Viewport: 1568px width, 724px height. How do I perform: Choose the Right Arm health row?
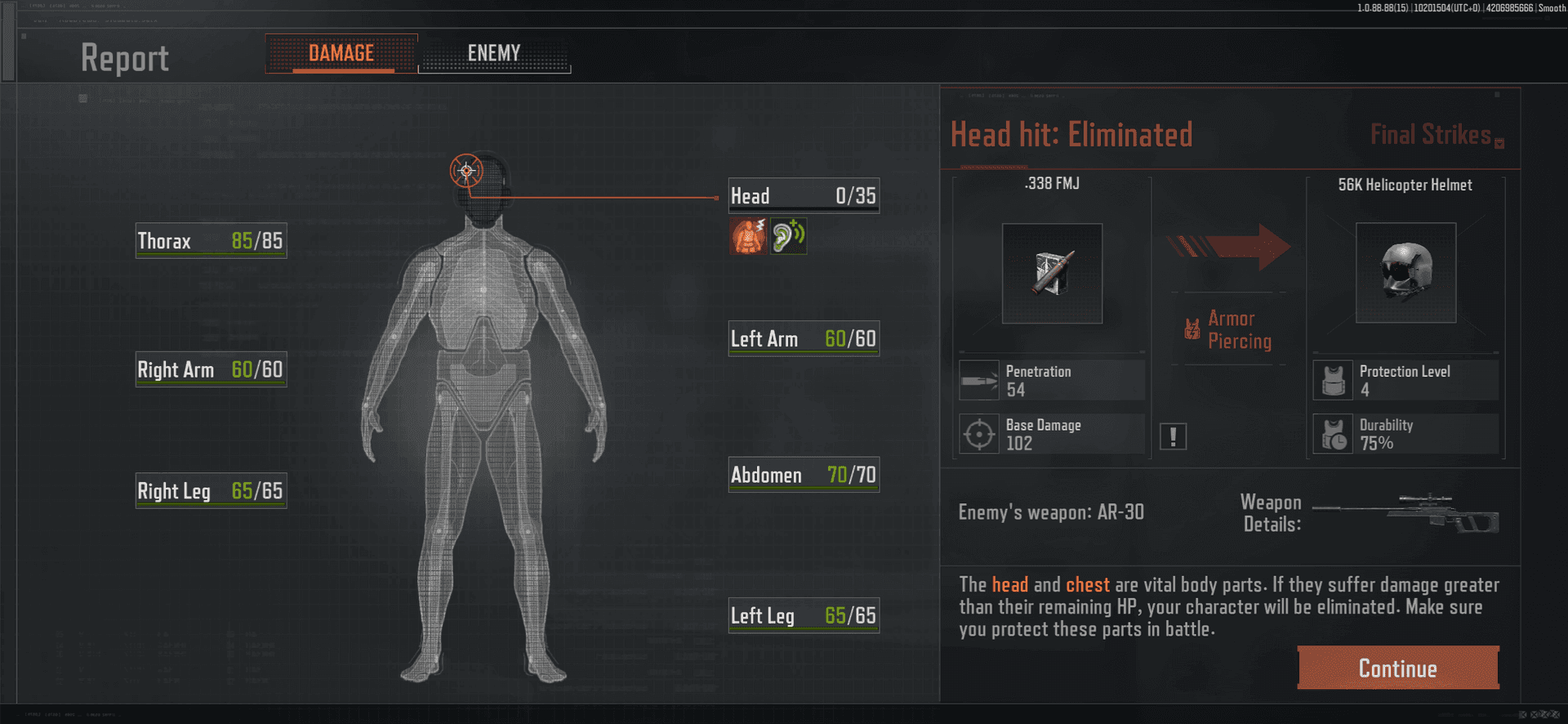211,370
